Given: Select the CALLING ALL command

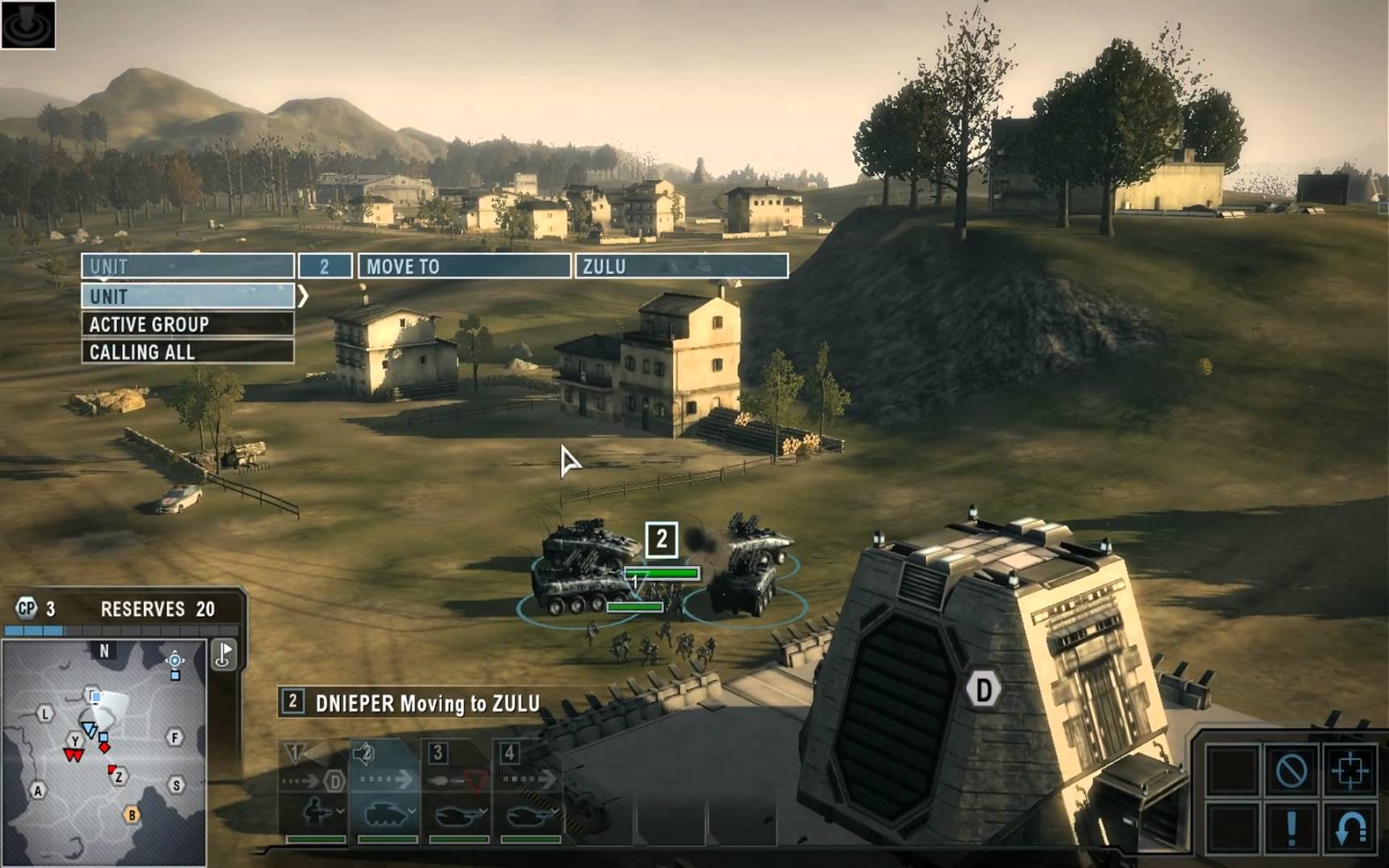Looking at the screenshot, I should [x=187, y=352].
